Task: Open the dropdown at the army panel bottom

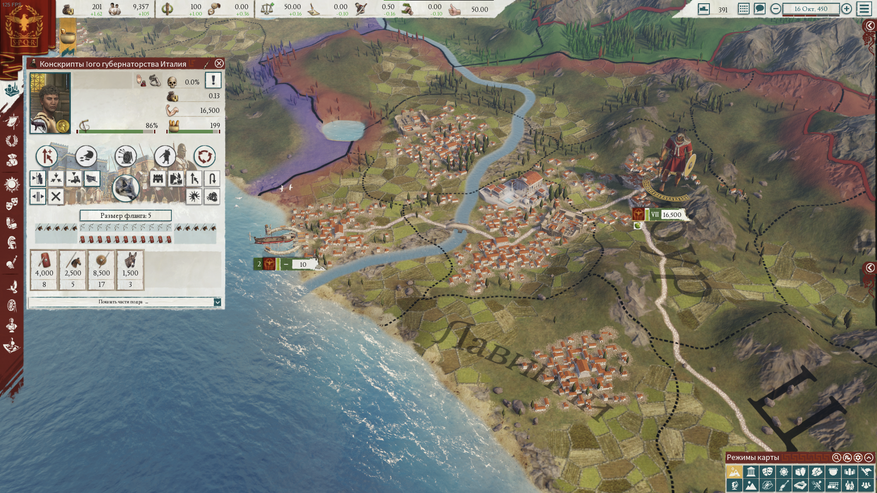Action: [x=217, y=302]
